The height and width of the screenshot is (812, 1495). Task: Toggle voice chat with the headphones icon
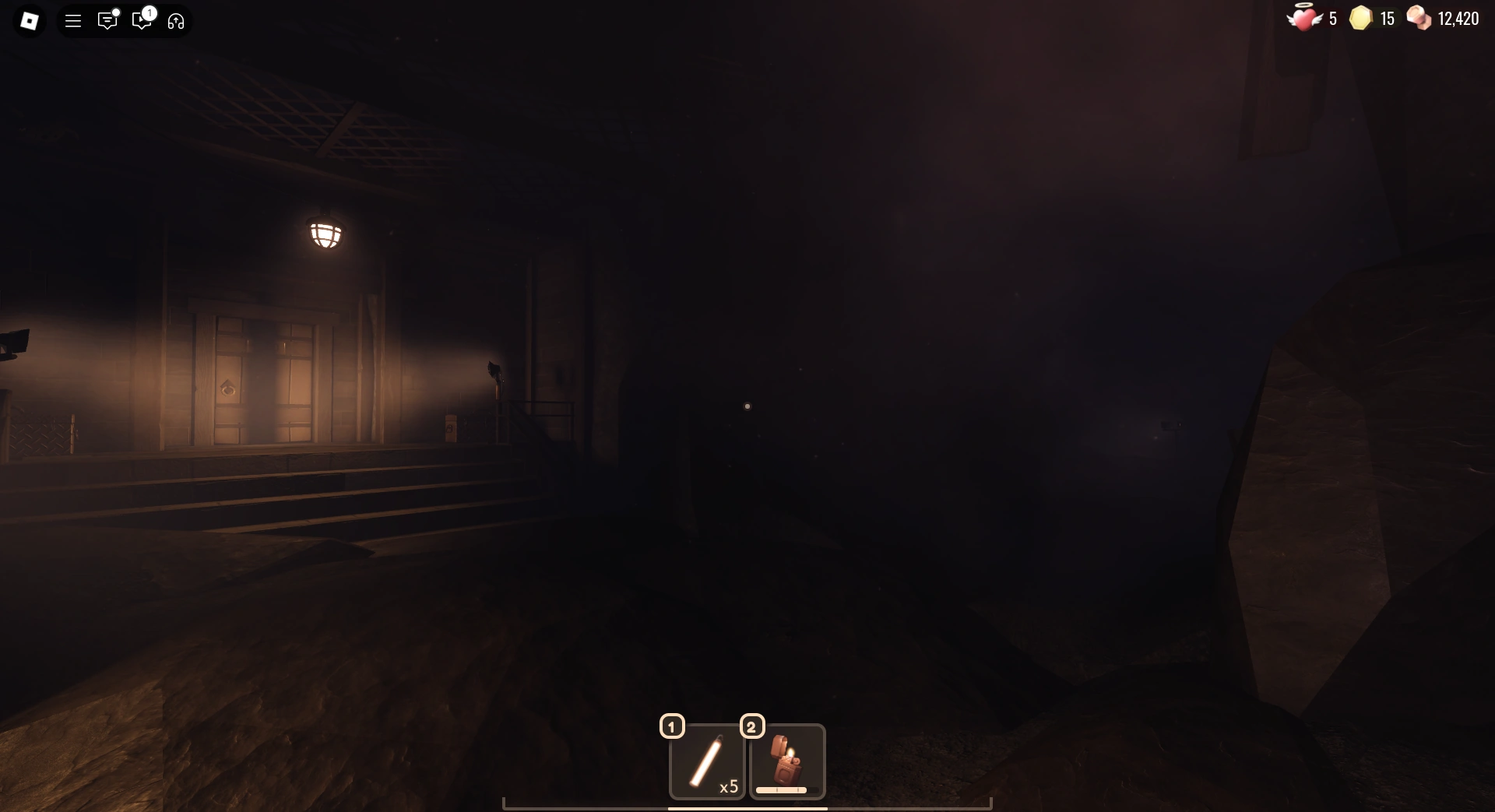click(175, 21)
